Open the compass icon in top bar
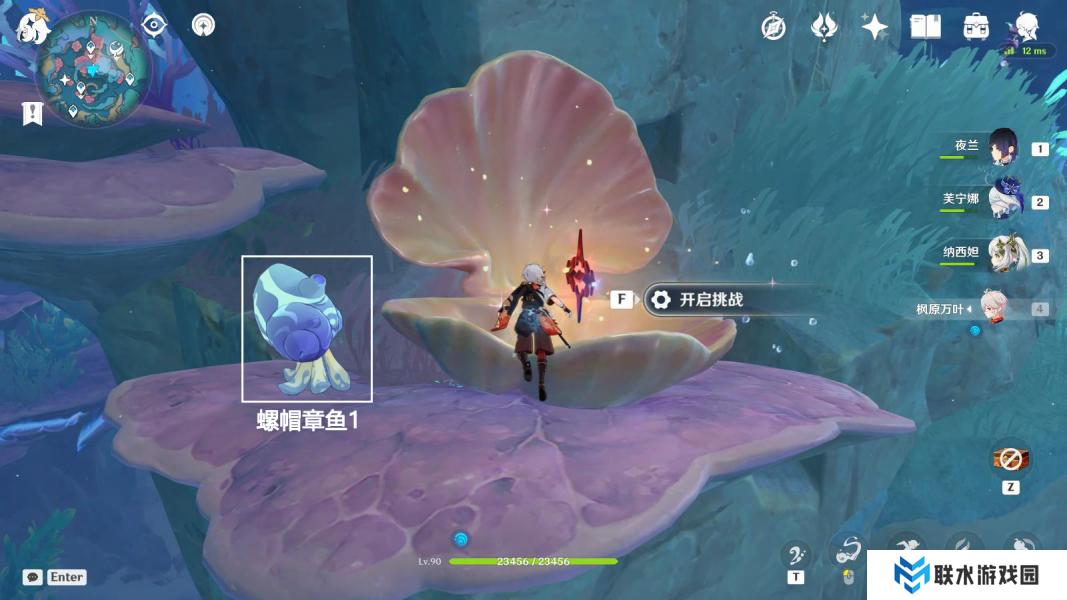 pyautogui.click(x=773, y=27)
